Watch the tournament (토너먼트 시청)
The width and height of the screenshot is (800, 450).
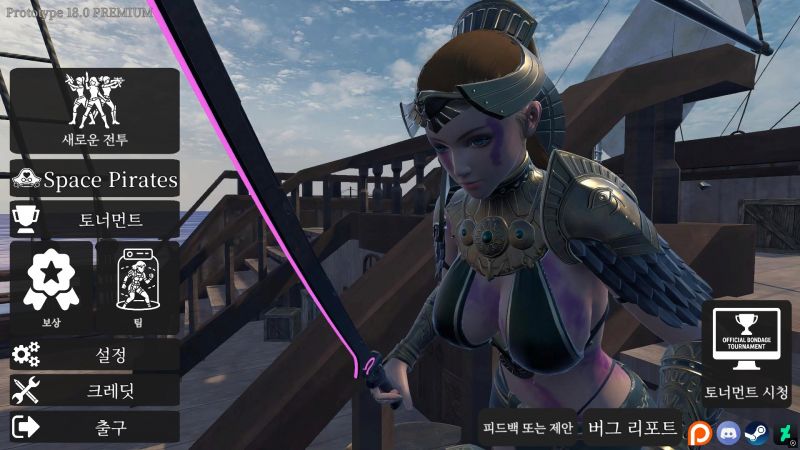point(746,353)
